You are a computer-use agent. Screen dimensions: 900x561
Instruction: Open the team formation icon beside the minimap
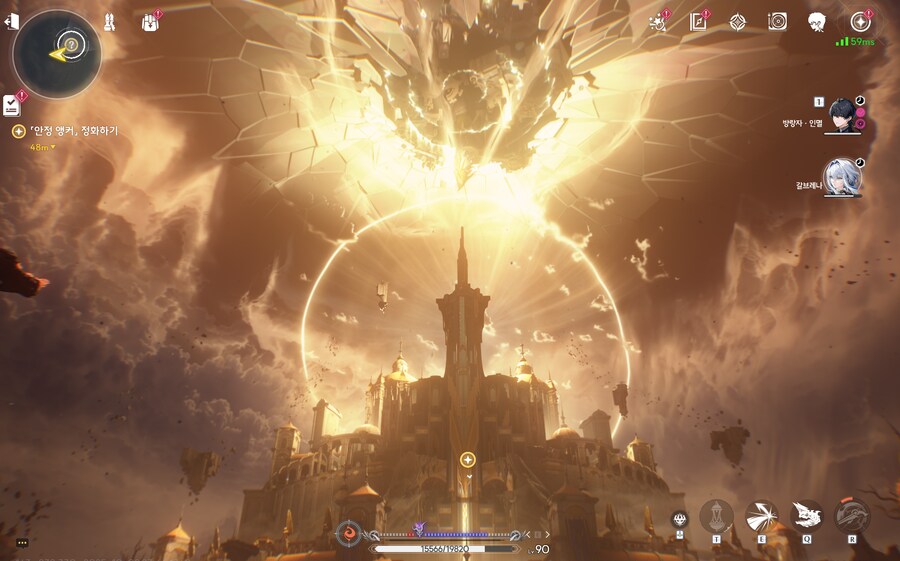click(x=109, y=21)
